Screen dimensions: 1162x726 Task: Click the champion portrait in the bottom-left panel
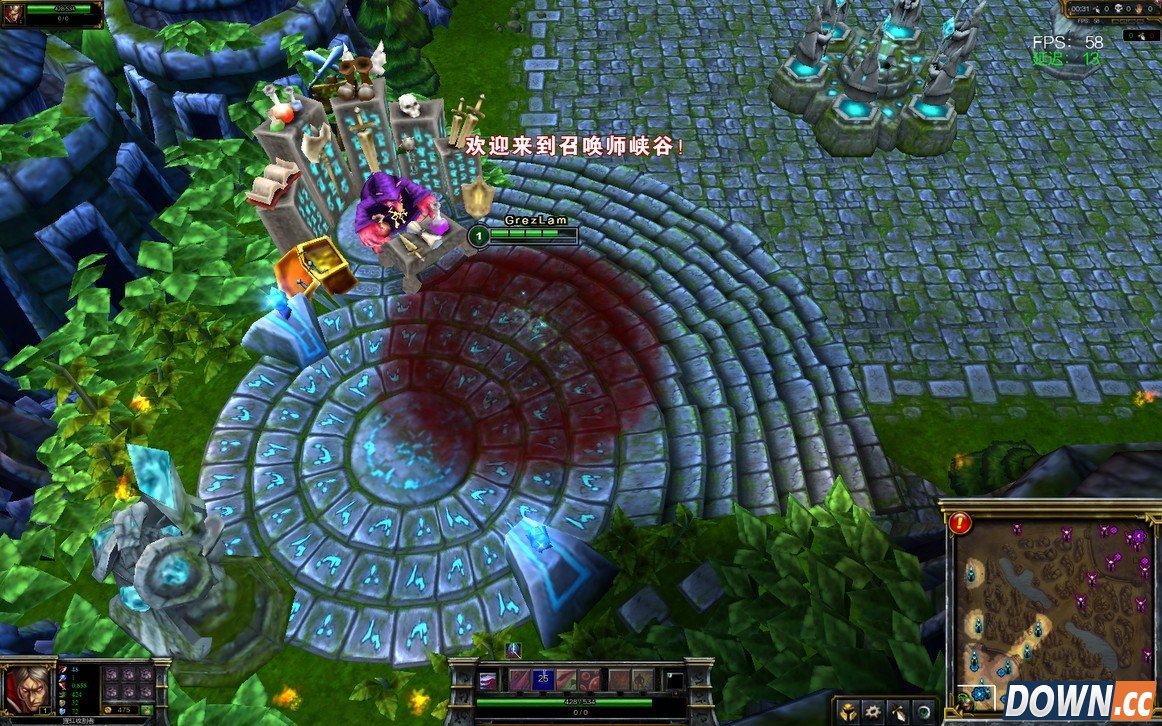coord(26,687)
